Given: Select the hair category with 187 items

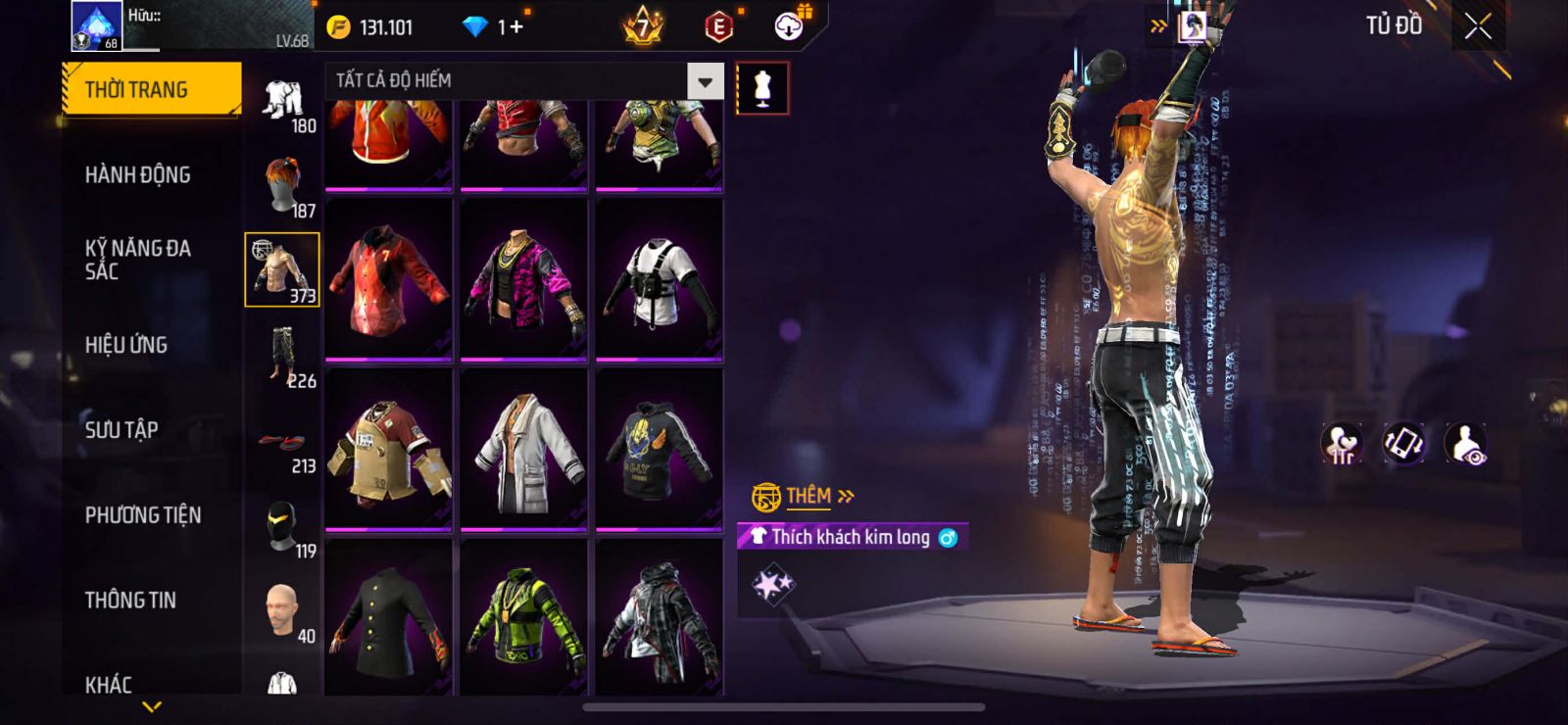Looking at the screenshot, I should 282,186.
